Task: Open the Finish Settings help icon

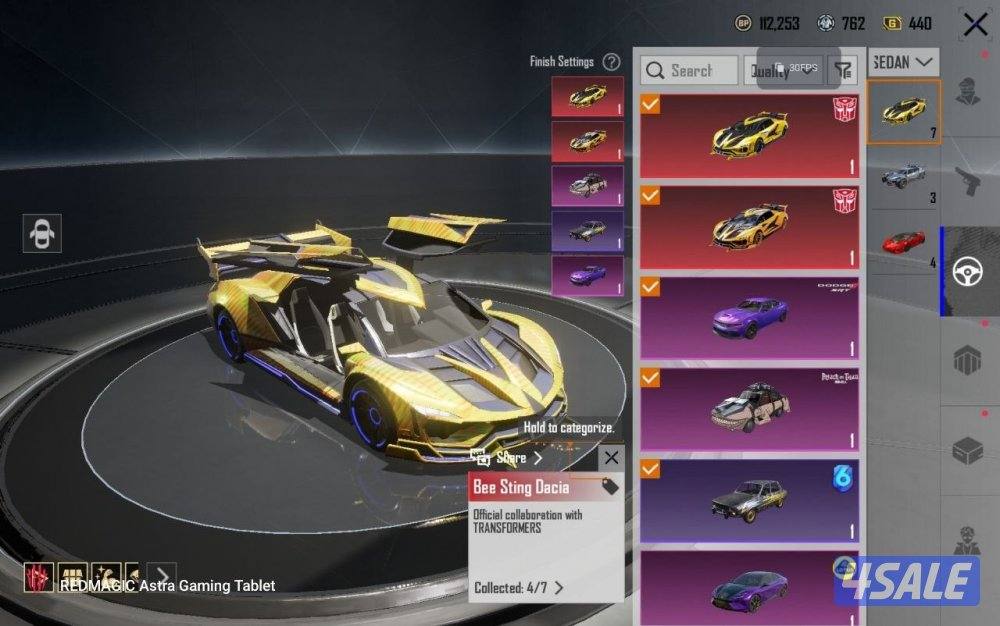Action: [612, 62]
